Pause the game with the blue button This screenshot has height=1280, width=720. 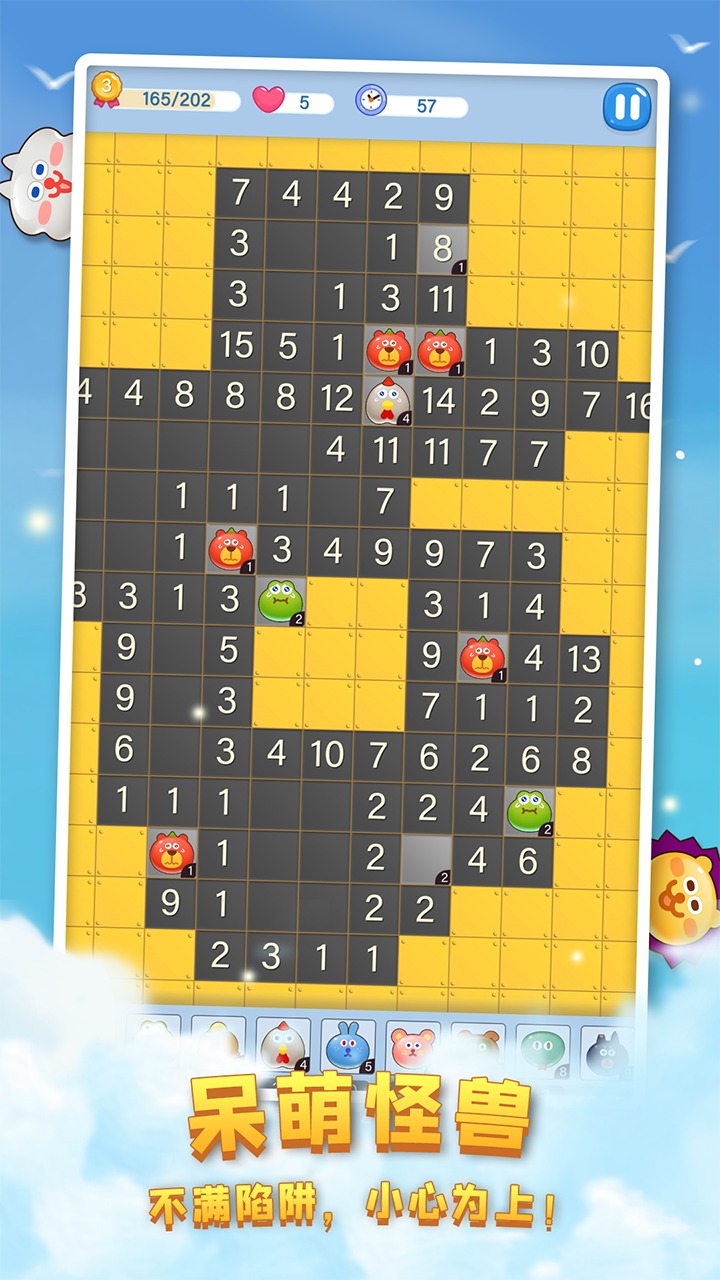coord(627,105)
